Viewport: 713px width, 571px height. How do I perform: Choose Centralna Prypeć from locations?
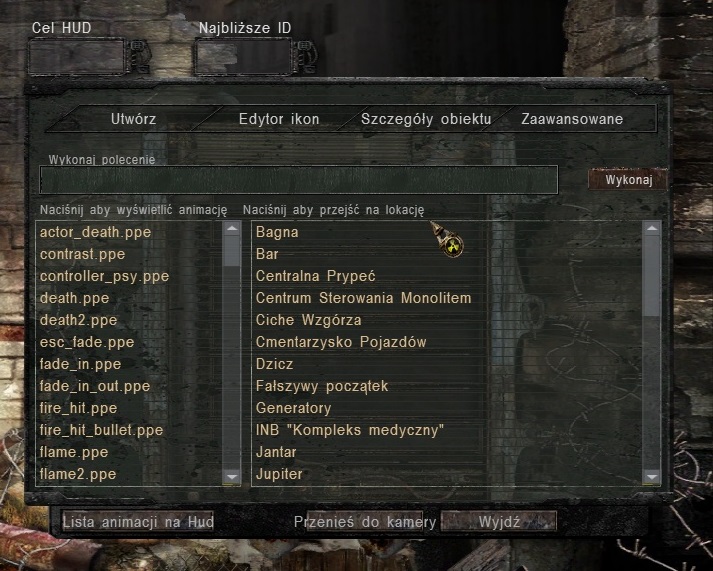(x=315, y=276)
